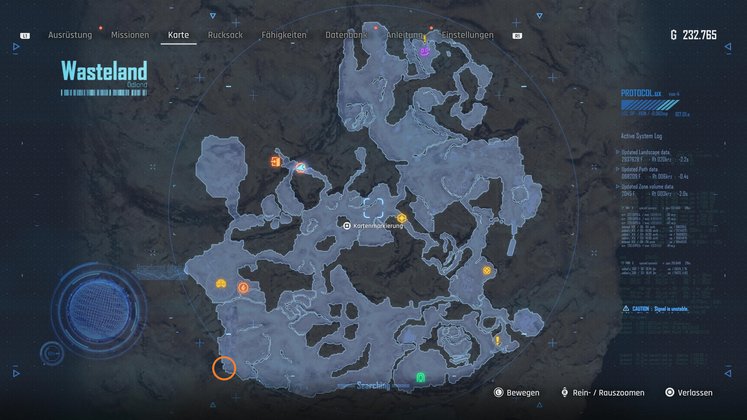Switch to the Fähigkeiten tab
The height and width of the screenshot is (420, 747).
pos(283,35)
